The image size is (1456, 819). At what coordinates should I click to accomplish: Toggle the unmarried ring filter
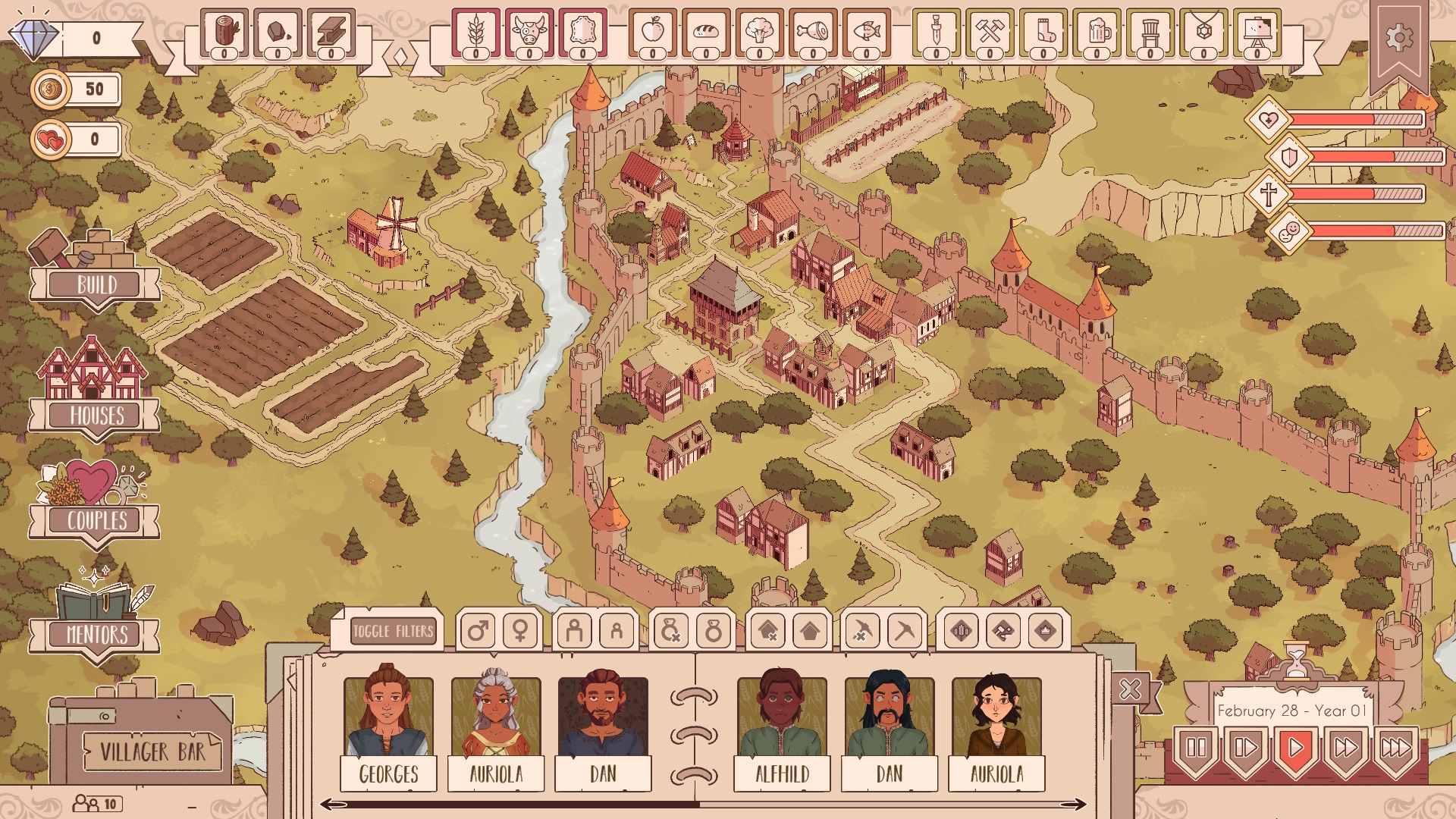670,631
